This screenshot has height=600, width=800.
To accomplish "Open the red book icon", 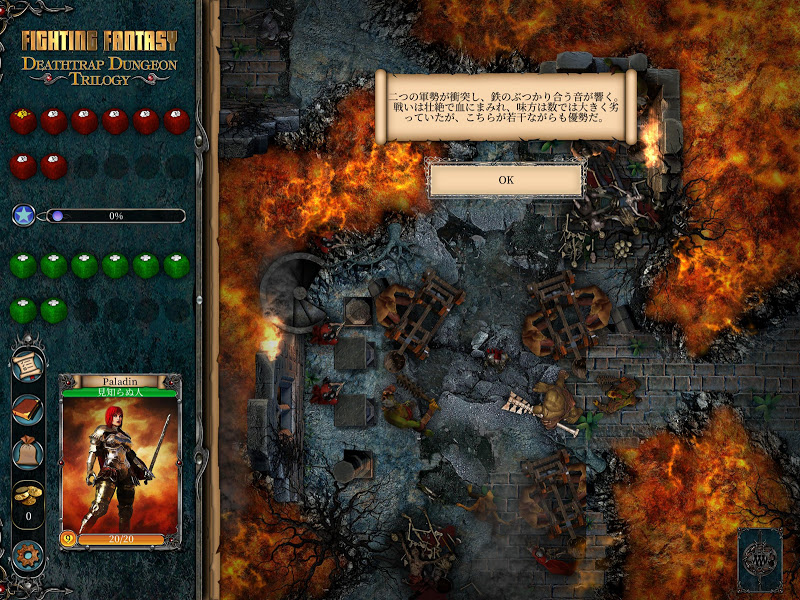I will (27, 410).
